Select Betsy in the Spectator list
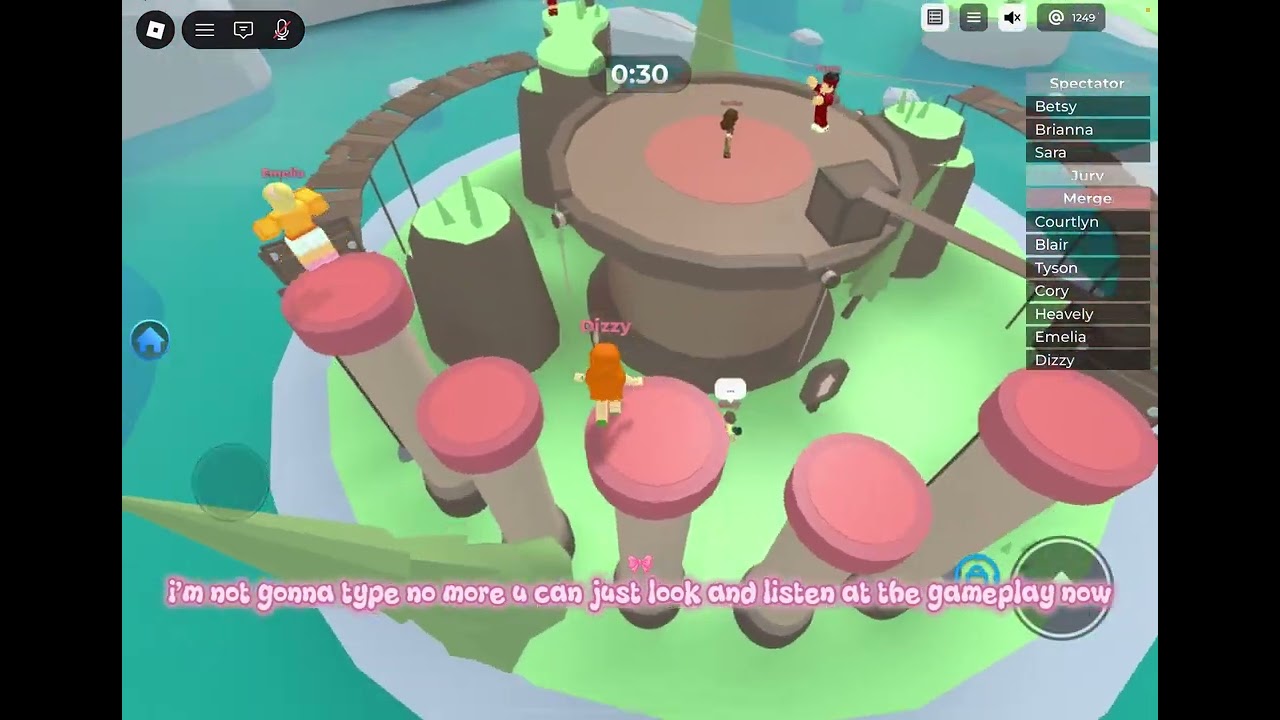The height and width of the screenshot is (720, 1280). (x=1087, y=106)
